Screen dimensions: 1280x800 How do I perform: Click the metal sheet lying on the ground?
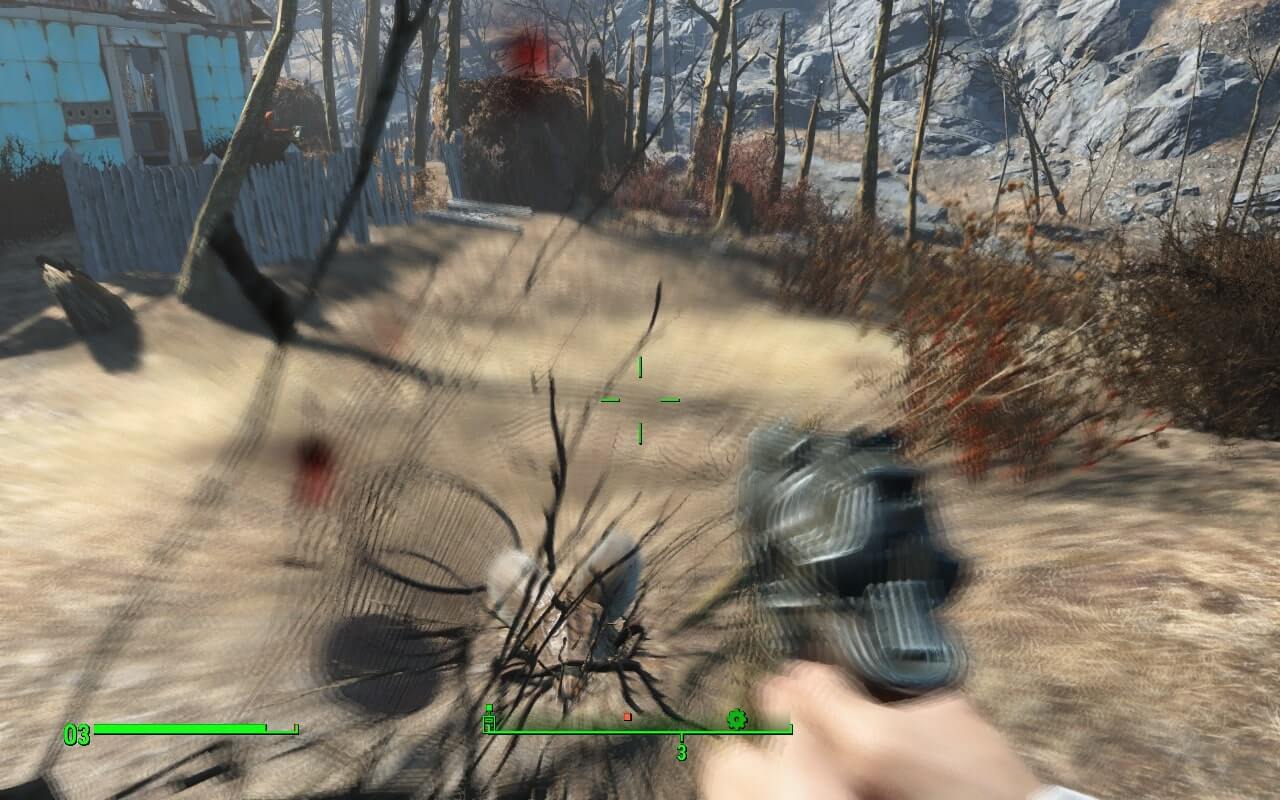point(480,215)
